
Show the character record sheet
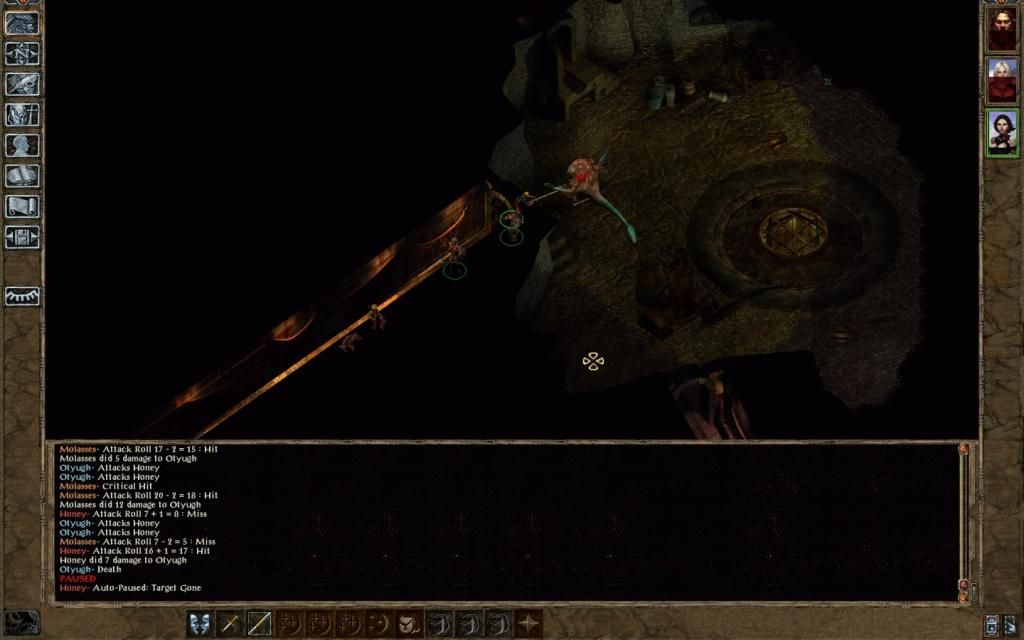point(22,145)
